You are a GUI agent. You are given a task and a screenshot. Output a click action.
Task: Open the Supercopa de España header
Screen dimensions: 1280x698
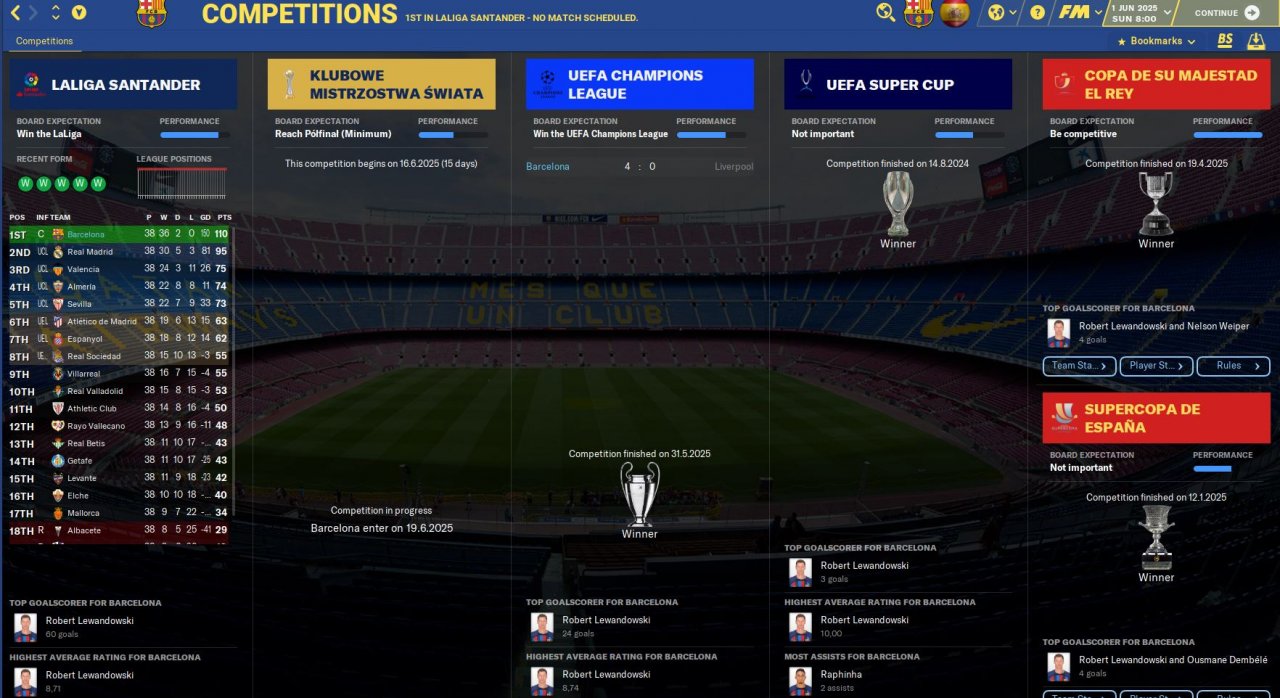coord(1155,418)
